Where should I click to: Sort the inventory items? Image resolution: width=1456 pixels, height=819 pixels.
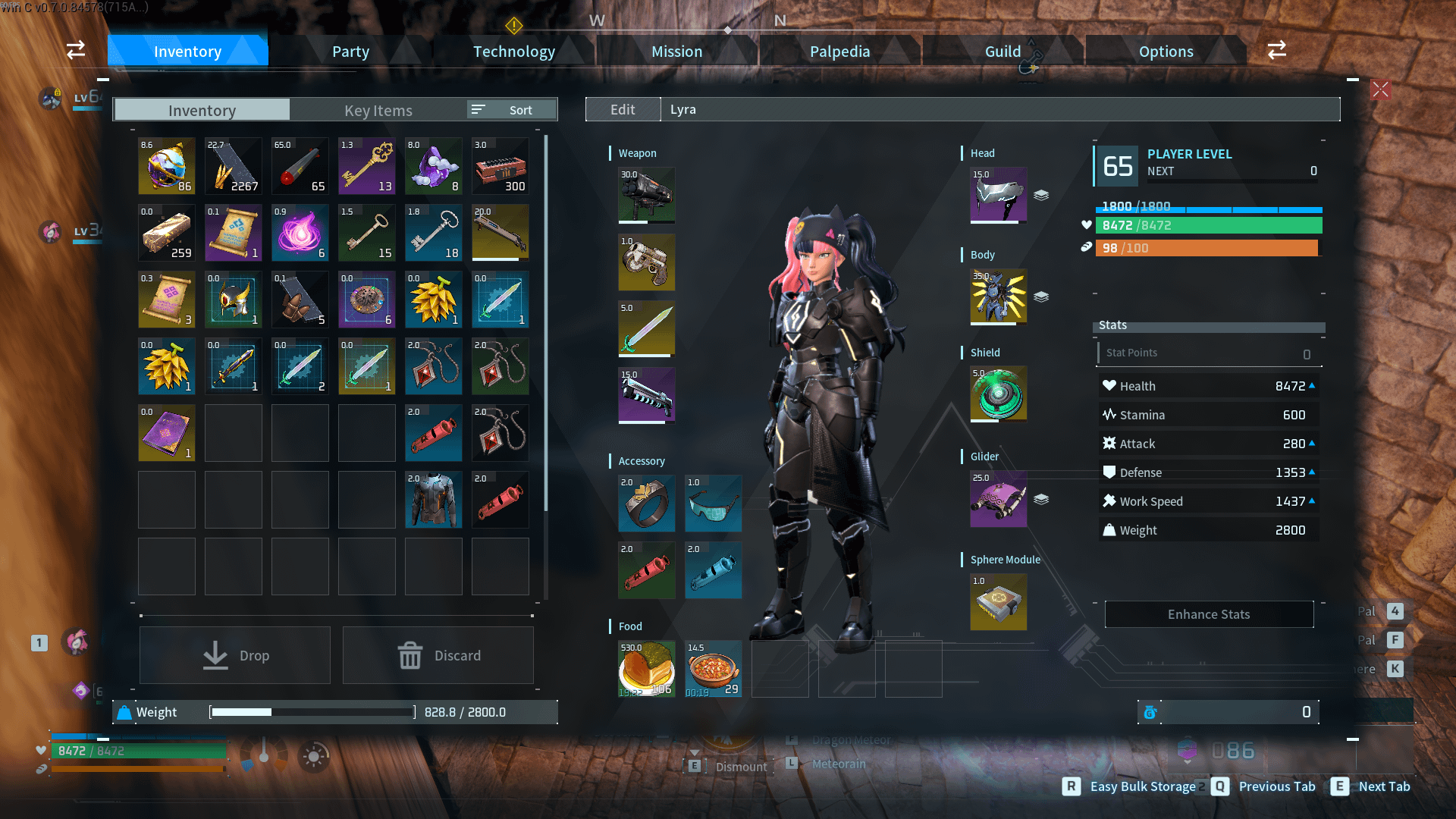512,110
